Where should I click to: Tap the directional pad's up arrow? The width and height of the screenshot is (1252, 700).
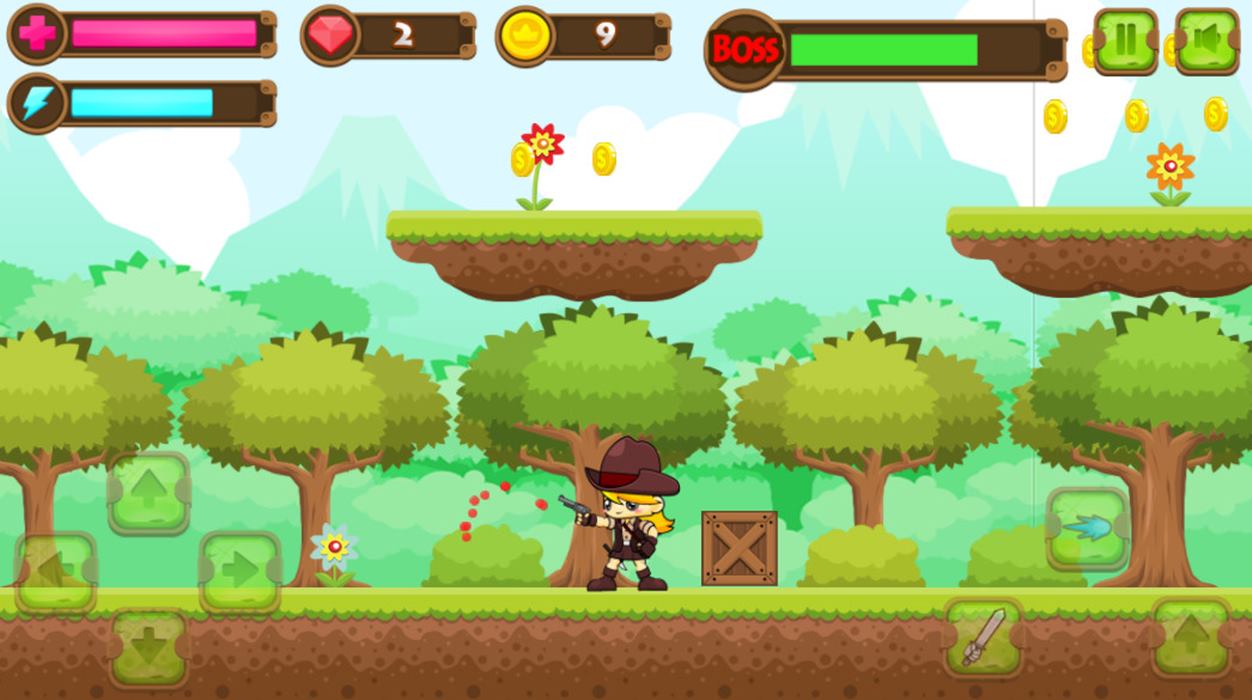(x=148, y=493)
